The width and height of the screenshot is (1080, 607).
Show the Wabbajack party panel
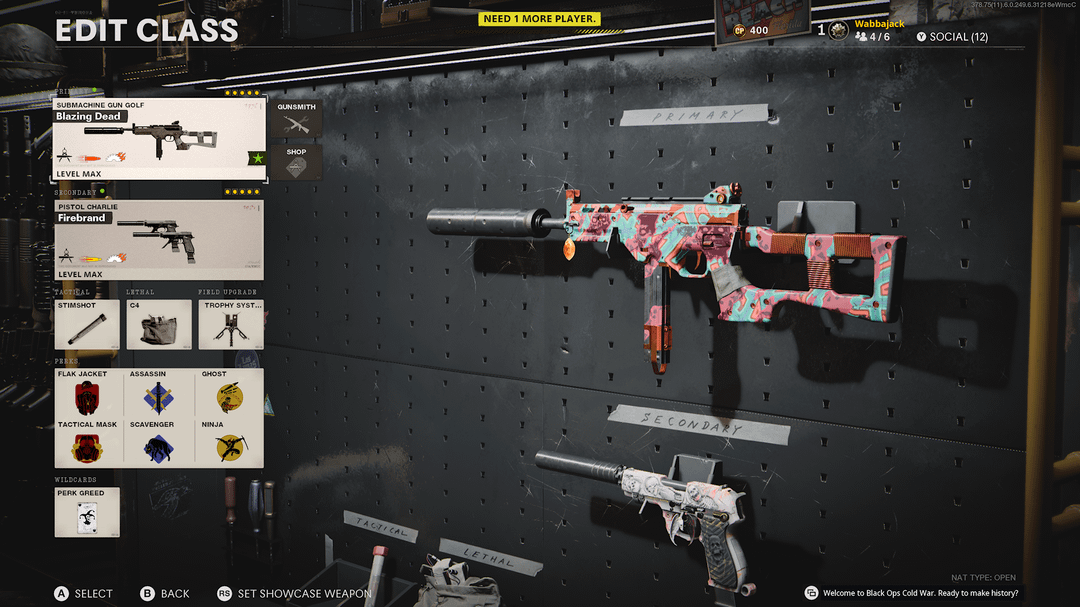point(870,31)
